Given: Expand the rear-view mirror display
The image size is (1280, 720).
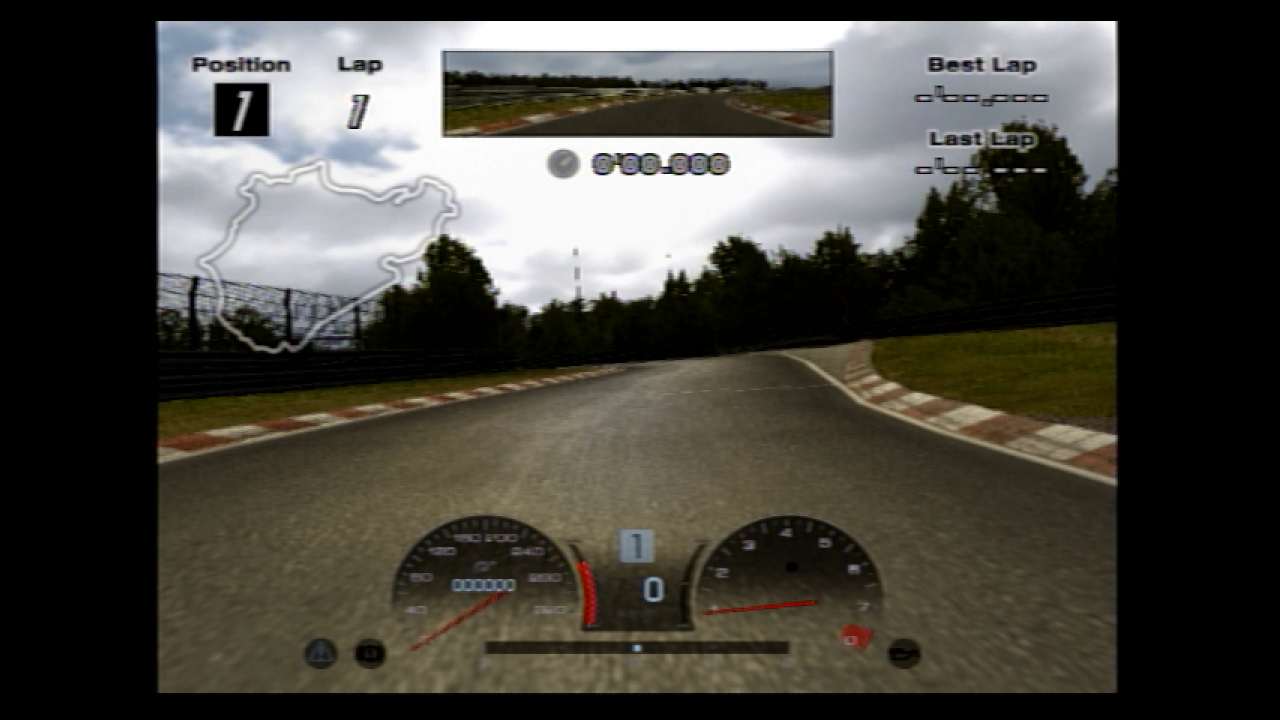Looking at the screenshot, I should 637,92.
